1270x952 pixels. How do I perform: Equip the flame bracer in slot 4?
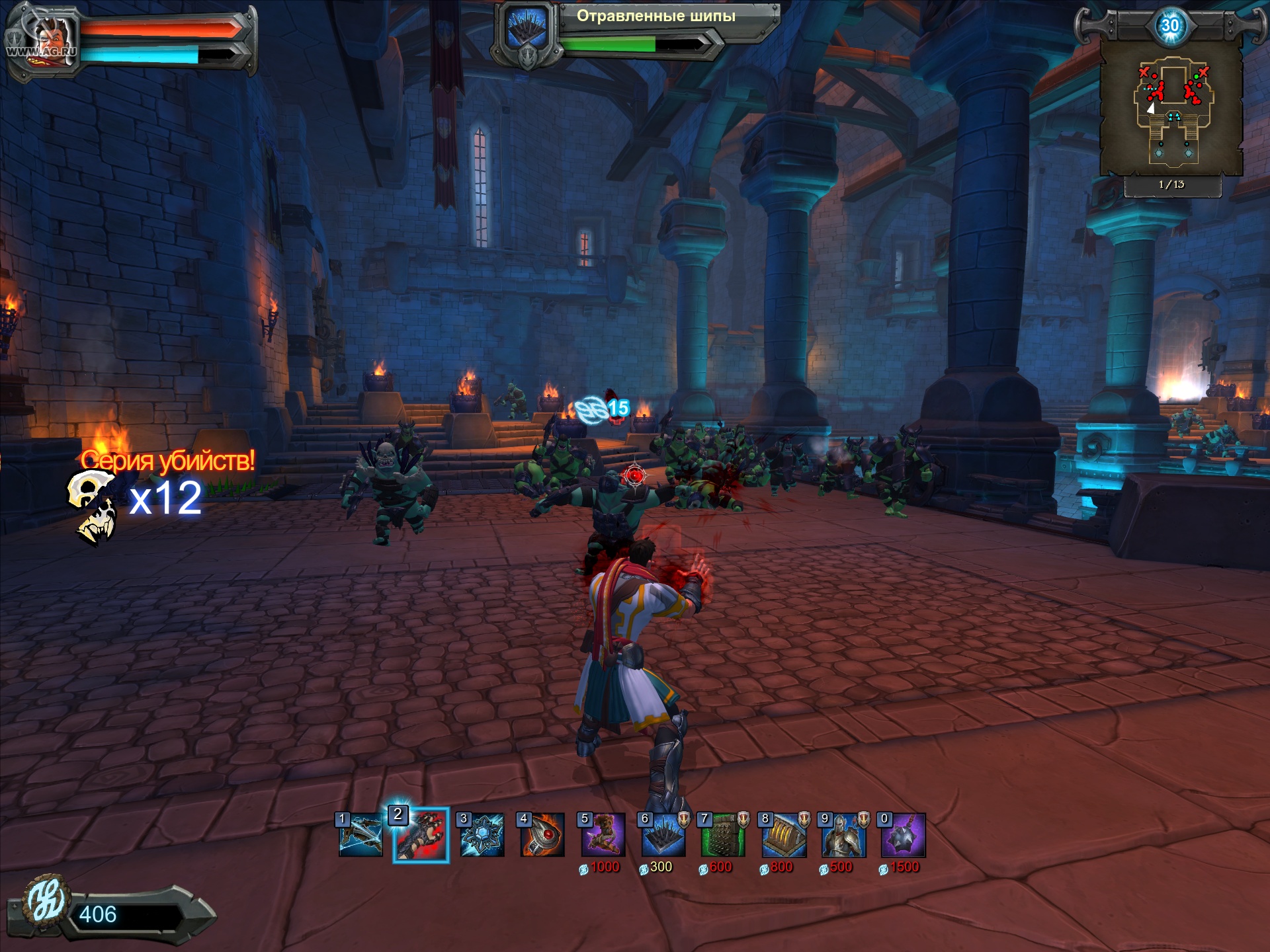tap(542, 836)
